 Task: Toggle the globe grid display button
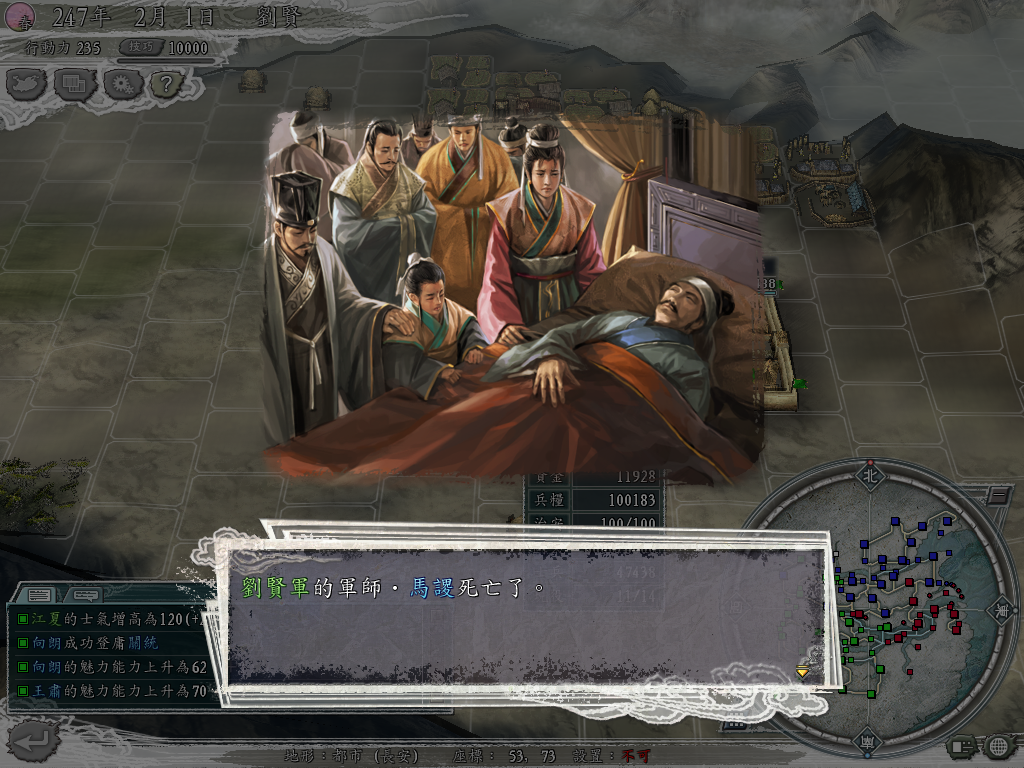tap(997, 746)
